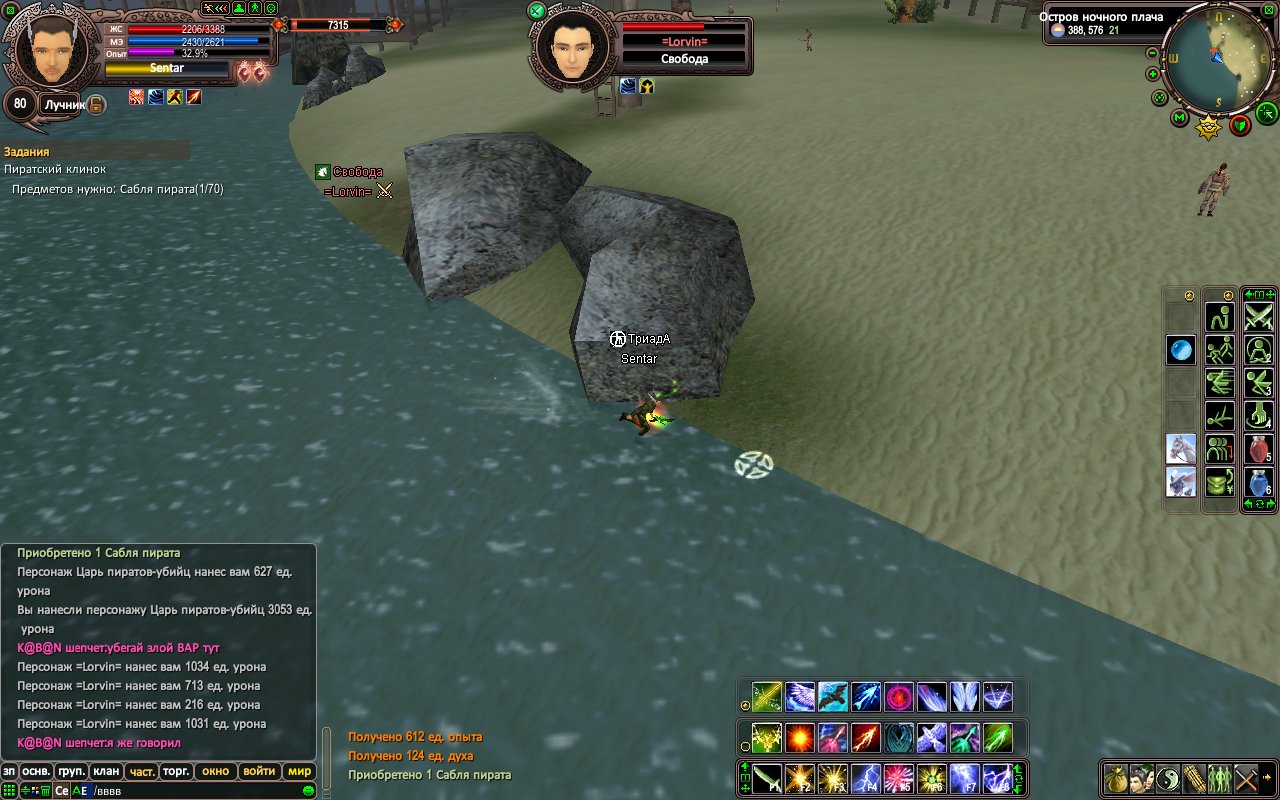Zoom out the minimap with the minus button
1280x800 pixels.
(x=1152, y=53)
